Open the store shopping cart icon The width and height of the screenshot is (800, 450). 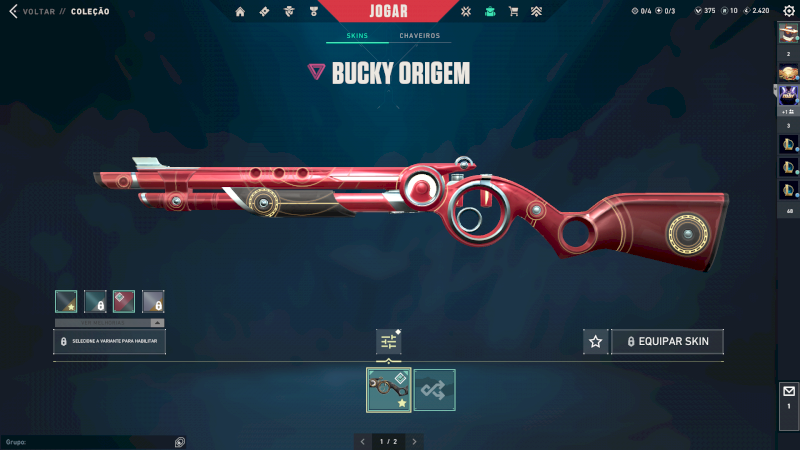click(513, 11)
